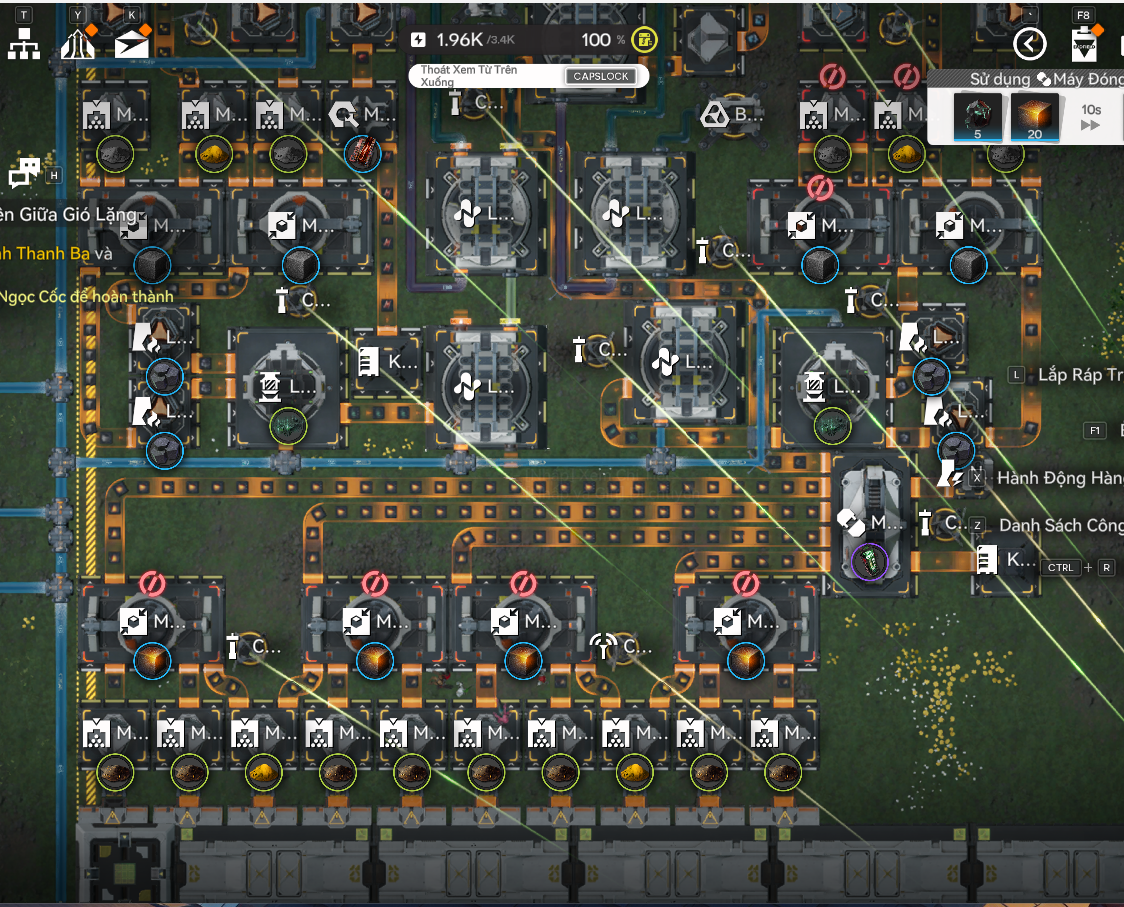Open the rocket-shaped icon beside the mail
Screen dimensions: 1124x907
click(78, 44)
